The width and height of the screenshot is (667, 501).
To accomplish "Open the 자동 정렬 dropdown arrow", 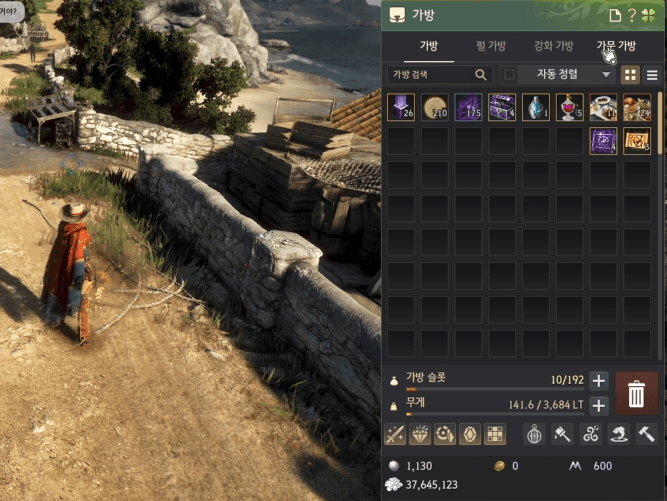I will pyautogui.click(x=606, y=74).
